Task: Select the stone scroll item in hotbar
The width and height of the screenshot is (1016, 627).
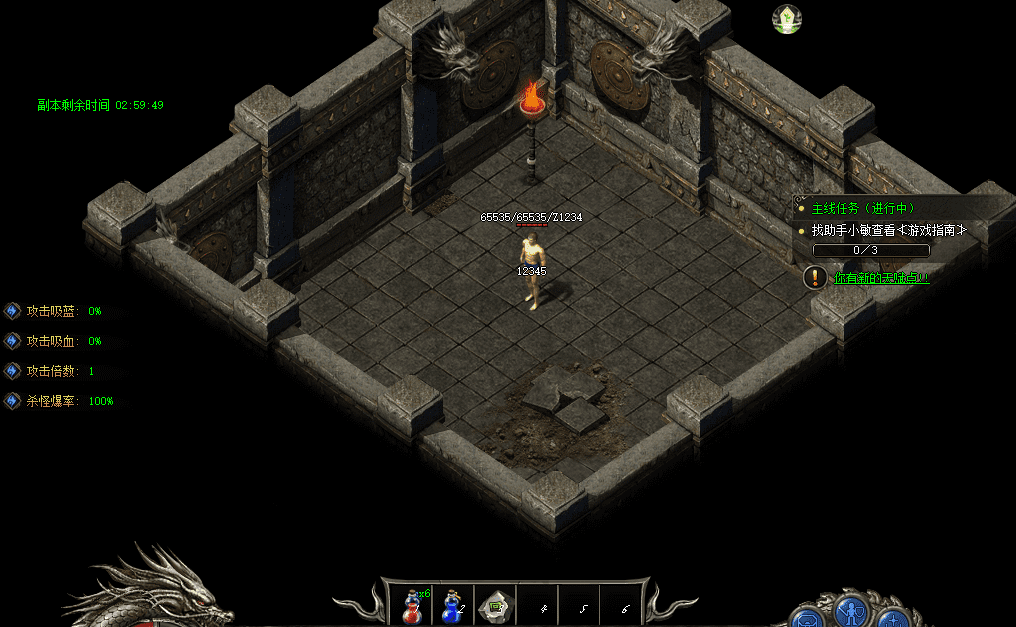Action: coord(495,606)
